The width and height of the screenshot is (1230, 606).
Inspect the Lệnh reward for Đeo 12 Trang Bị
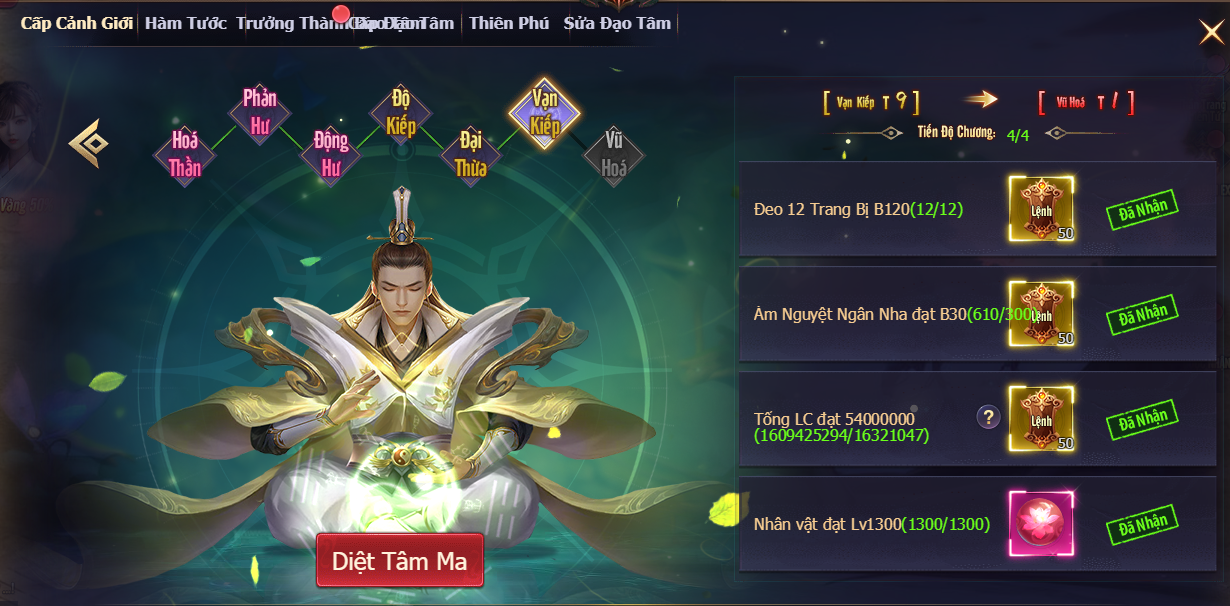coord(1041,209)
